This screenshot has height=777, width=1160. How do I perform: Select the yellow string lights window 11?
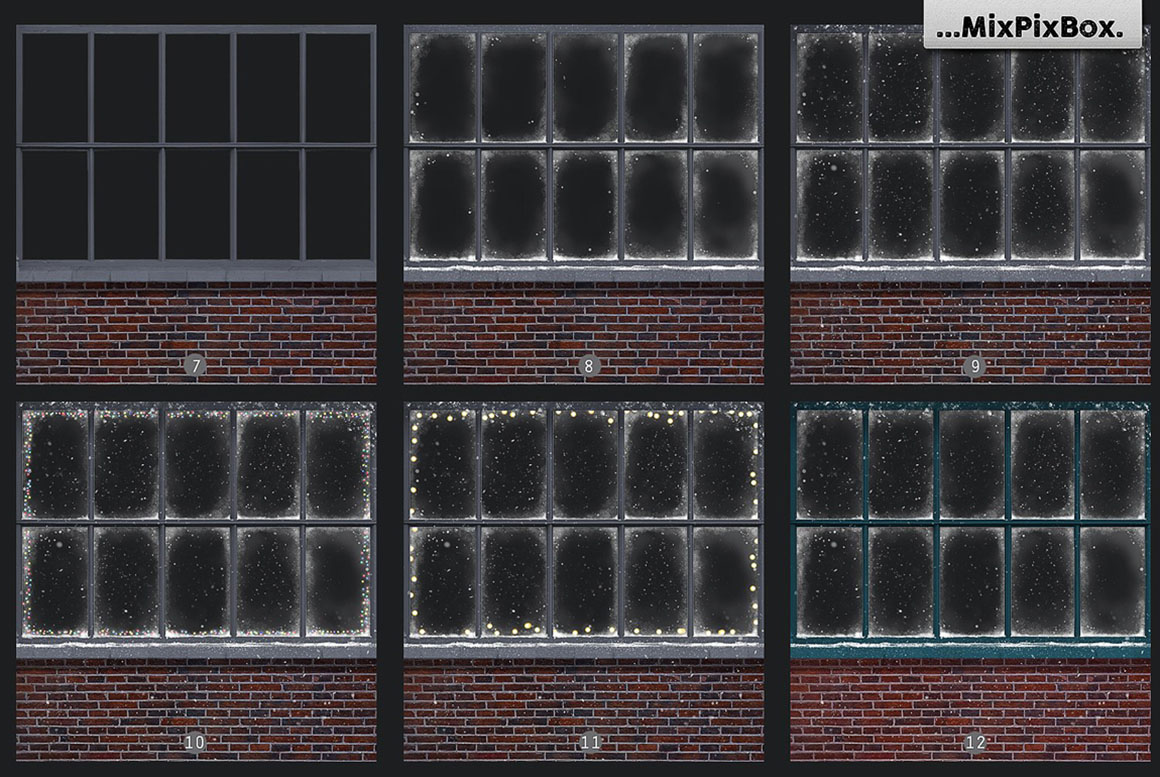click(x=583, y=581)
